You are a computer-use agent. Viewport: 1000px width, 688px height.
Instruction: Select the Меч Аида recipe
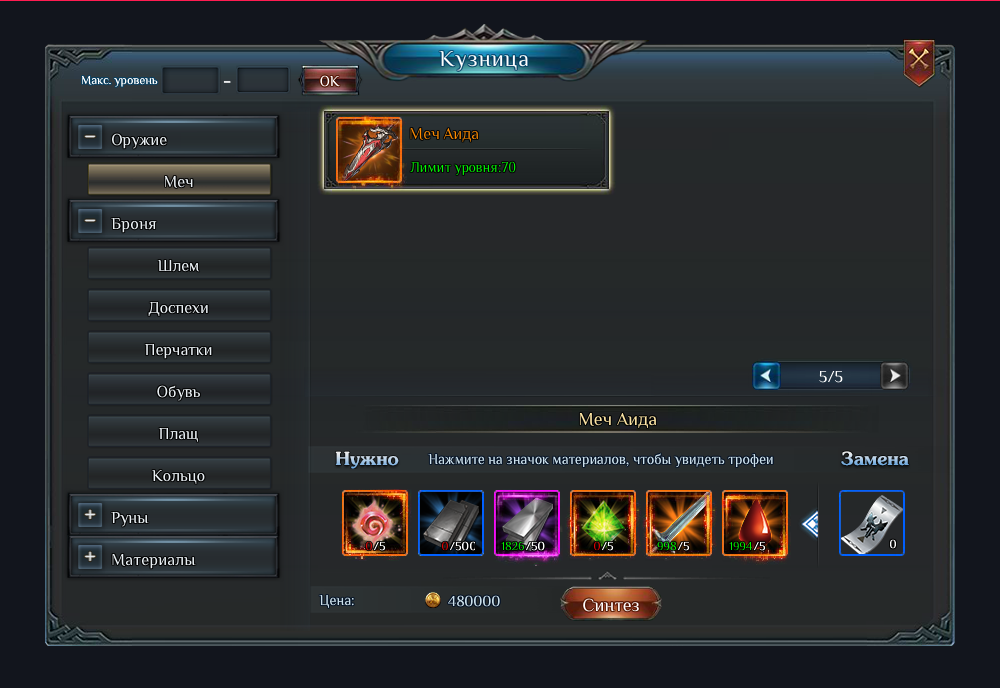tap(466, 150)
